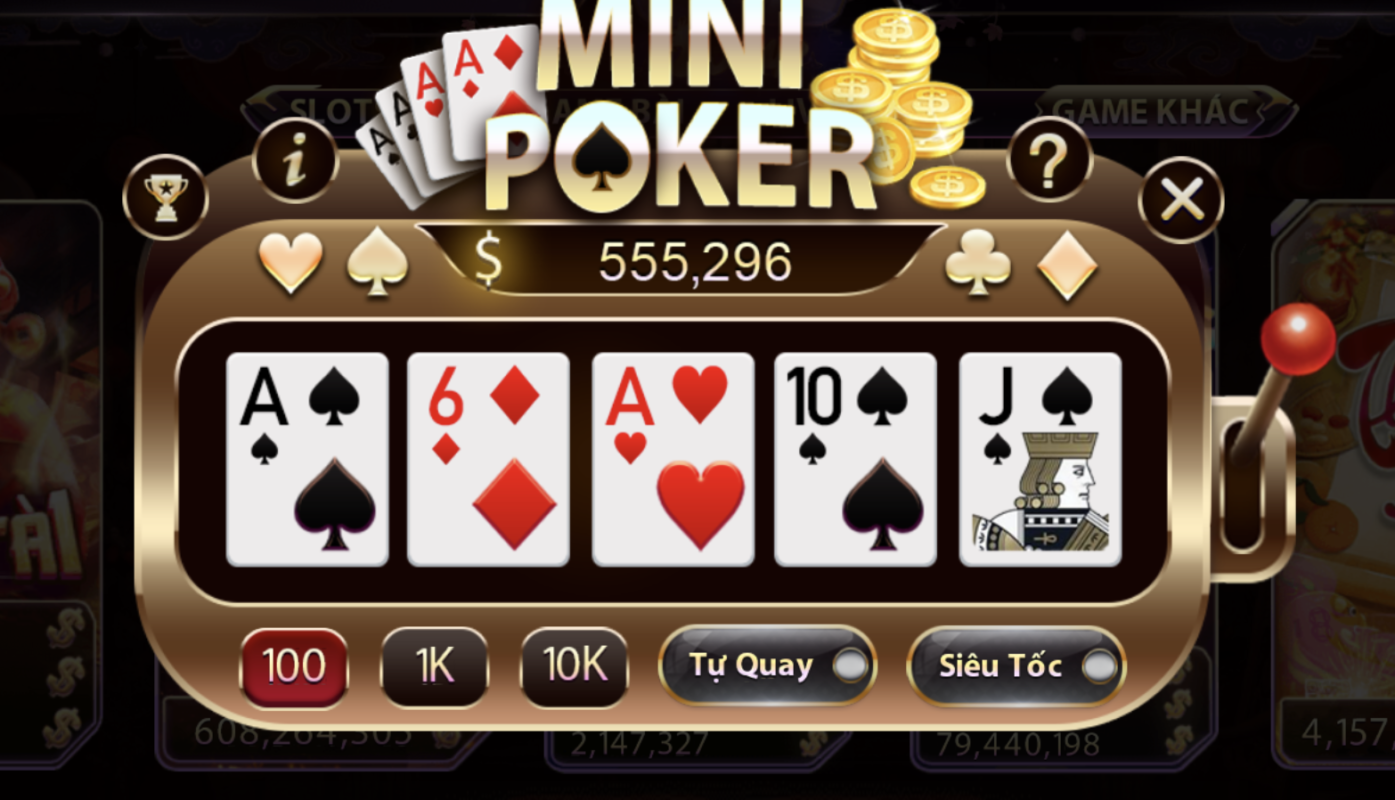The image size is (1395, 800).
Task: Select the heart suit icon
Action: pos(289,262)
